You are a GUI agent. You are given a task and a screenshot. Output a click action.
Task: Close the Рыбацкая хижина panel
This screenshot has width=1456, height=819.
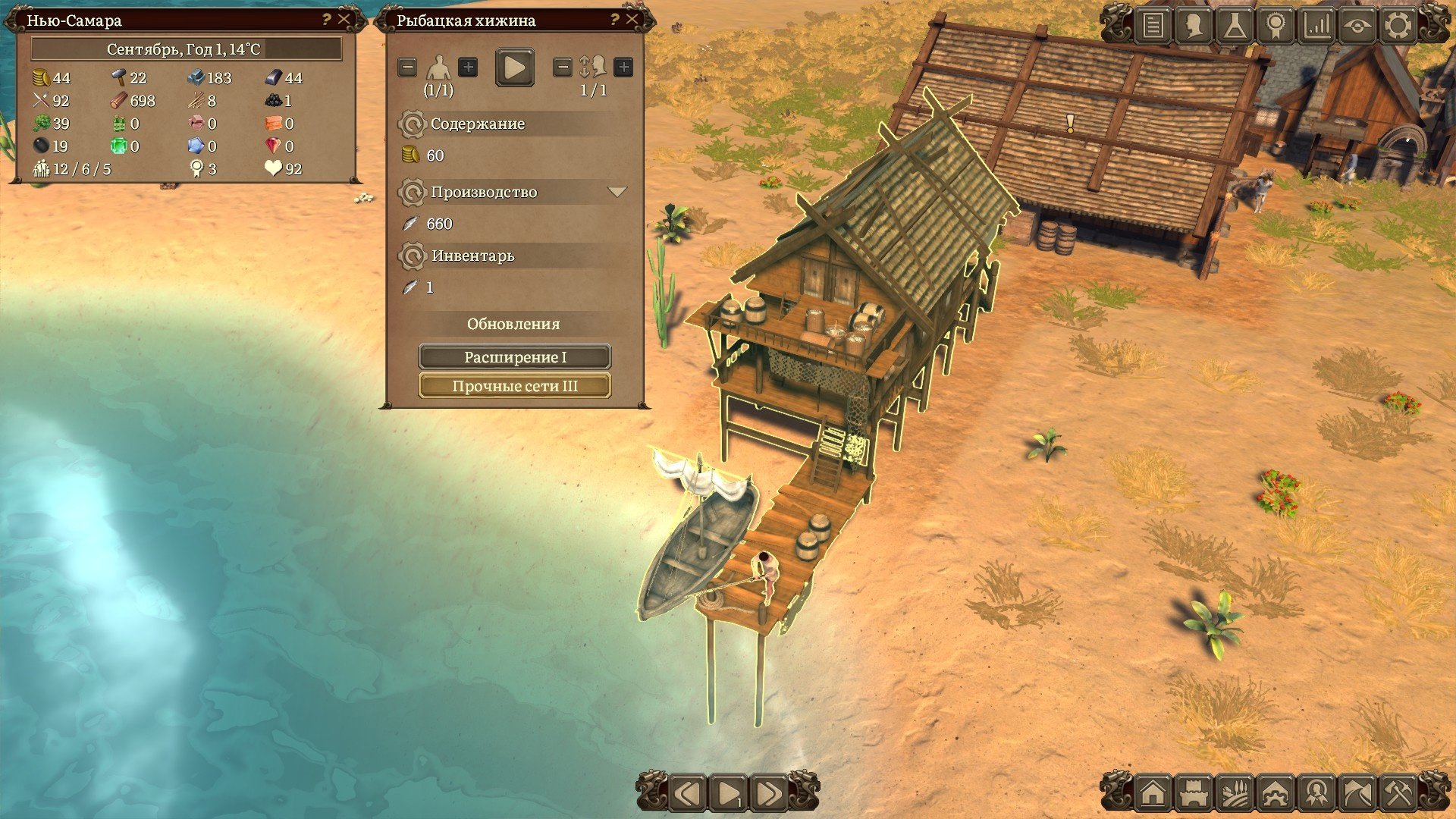point(632,20)
